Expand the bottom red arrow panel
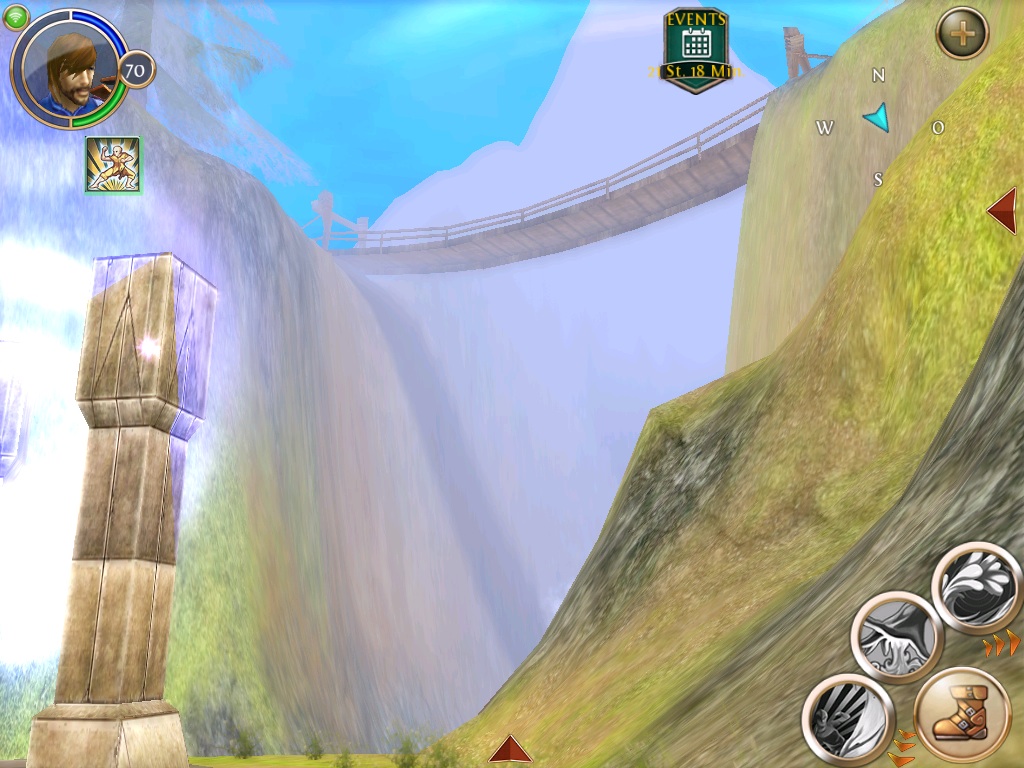The width and height of the screenshot is (1024, 768). click(510, 749)
